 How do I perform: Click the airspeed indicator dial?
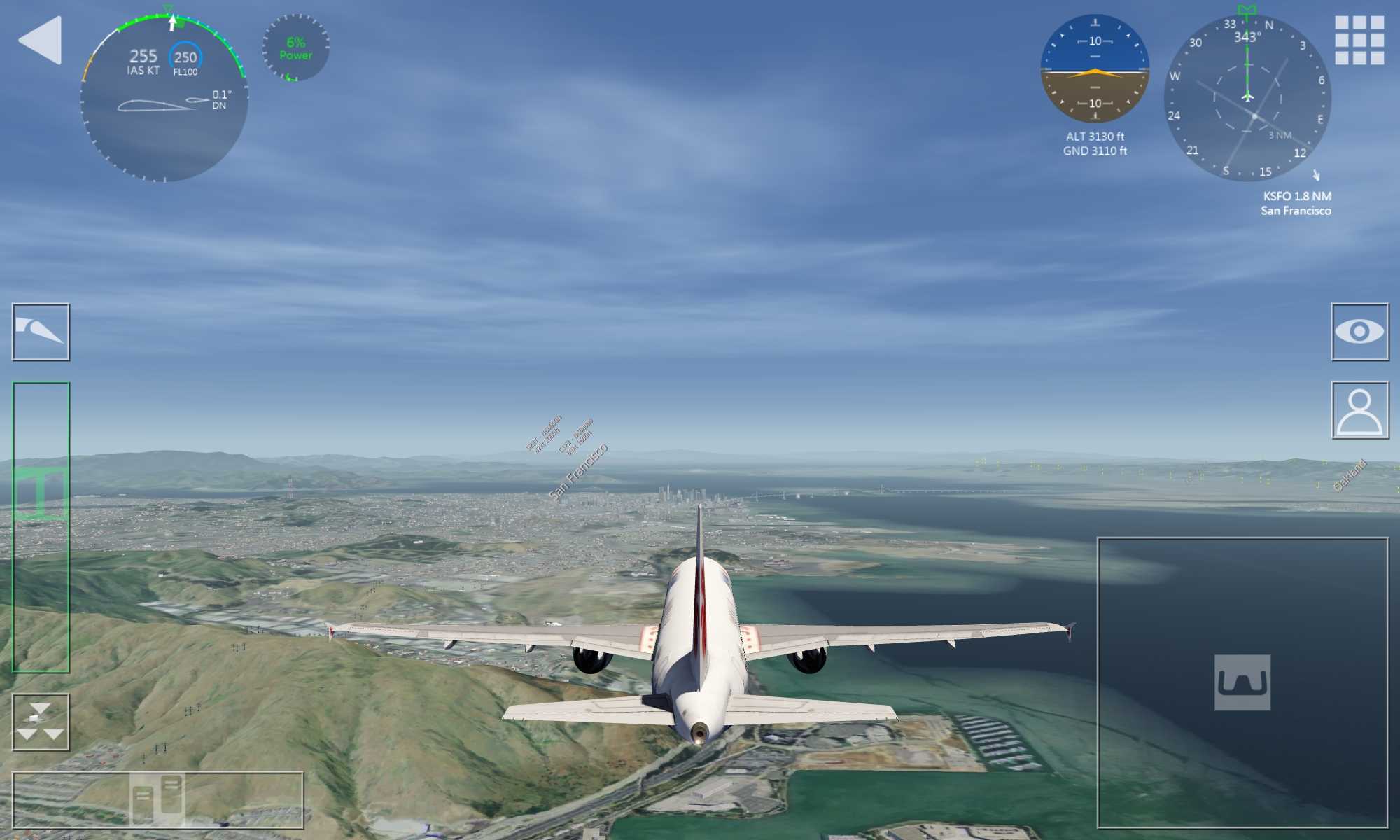(x=164, y=98)
